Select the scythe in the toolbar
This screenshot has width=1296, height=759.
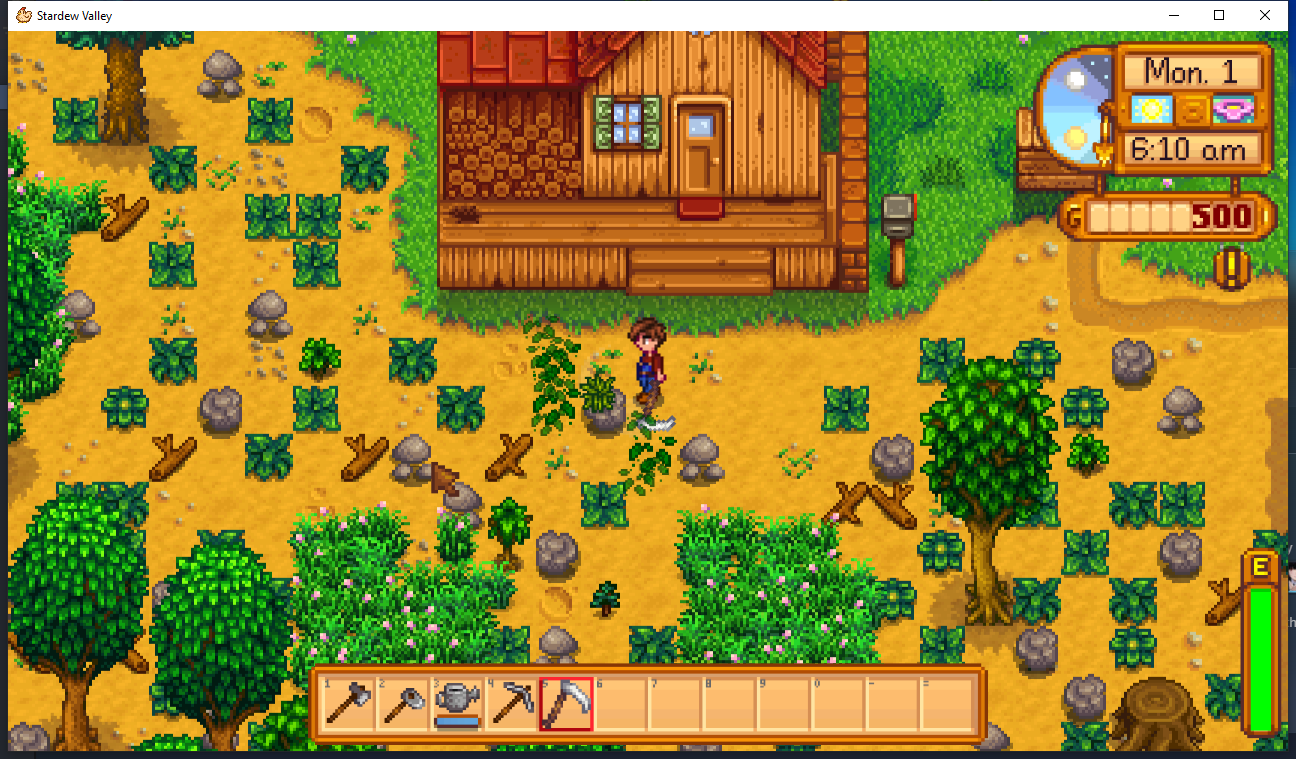click(565, 704)
